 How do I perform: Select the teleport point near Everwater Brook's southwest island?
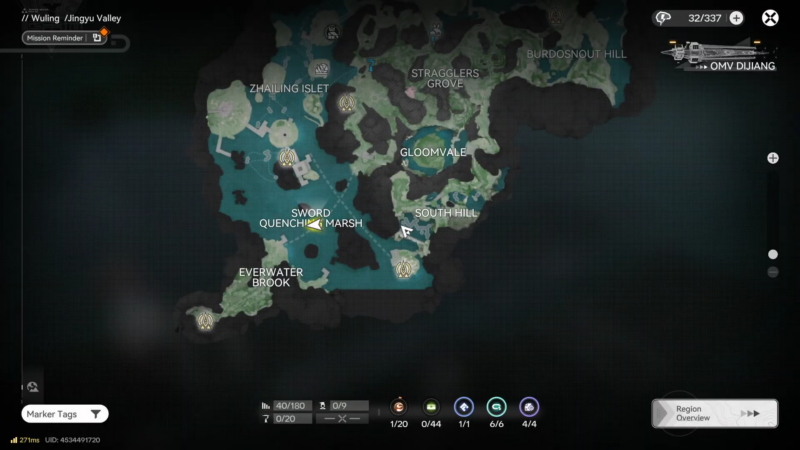tap(206, 321)
